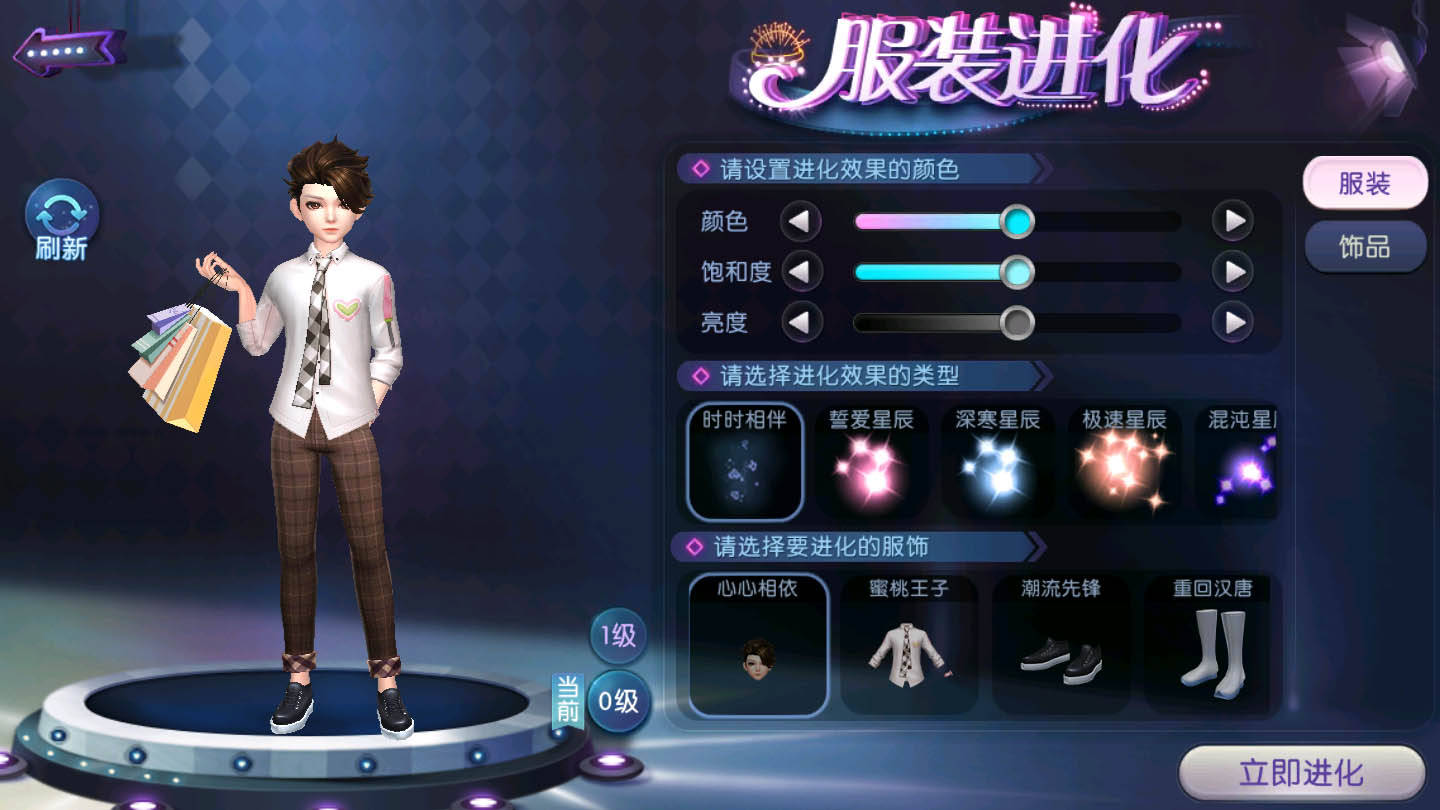
Task: Select the 极速星辰 orange sparkle effect
Action: (x=1124, y=462)
